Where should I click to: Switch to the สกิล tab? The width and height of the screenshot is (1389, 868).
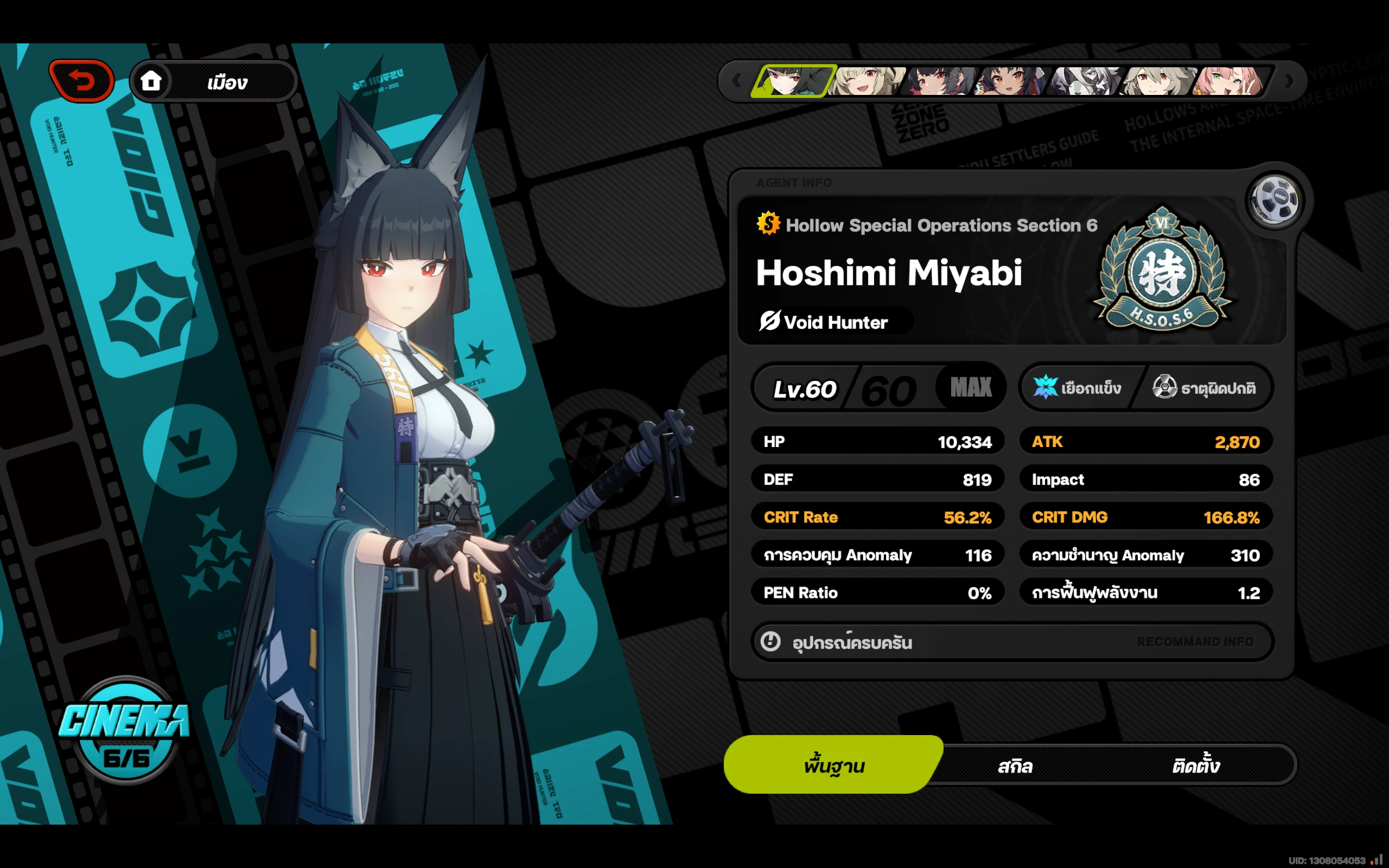1015,765
